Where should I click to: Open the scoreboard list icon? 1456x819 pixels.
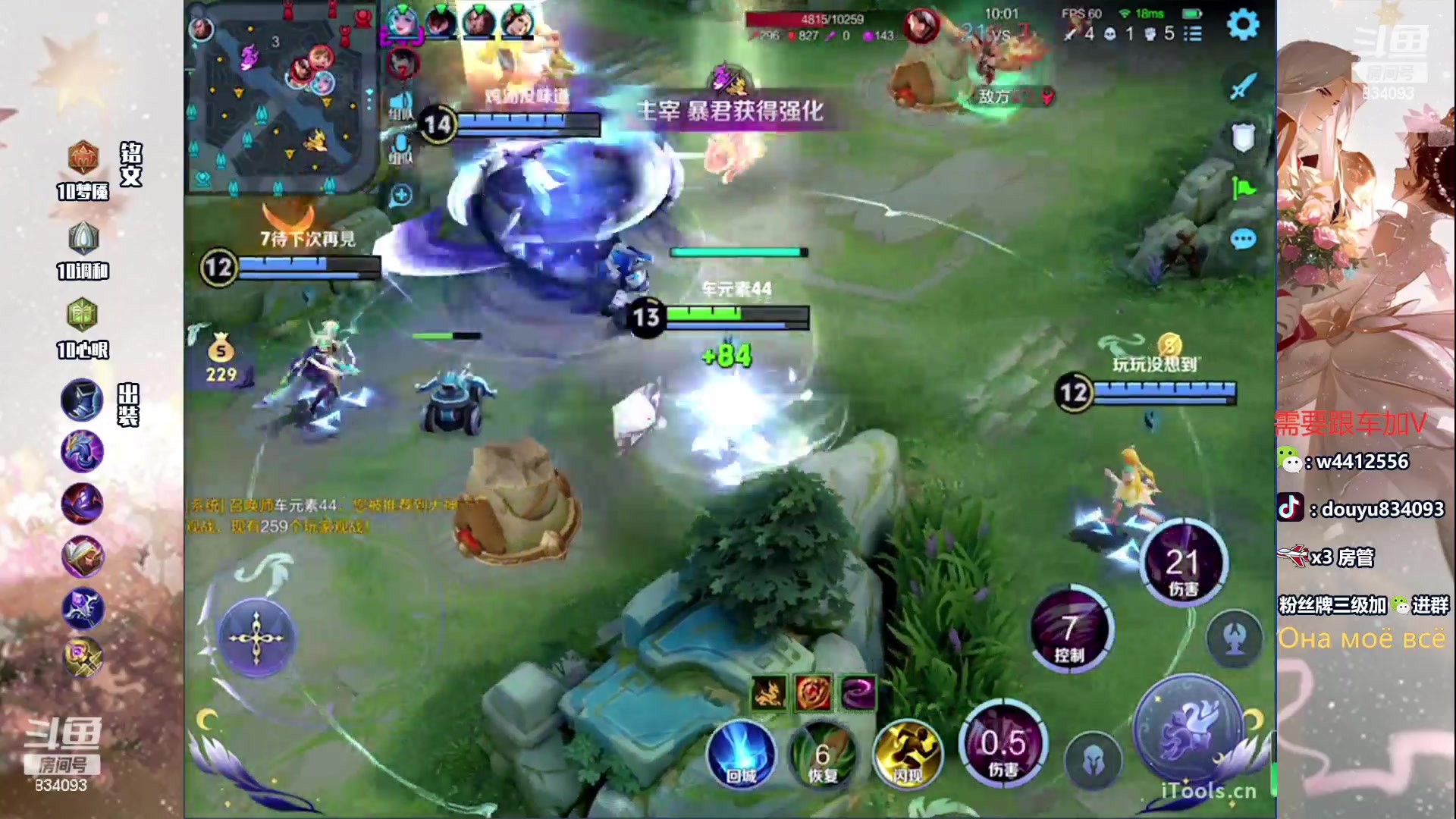(x=1193, y=33)
